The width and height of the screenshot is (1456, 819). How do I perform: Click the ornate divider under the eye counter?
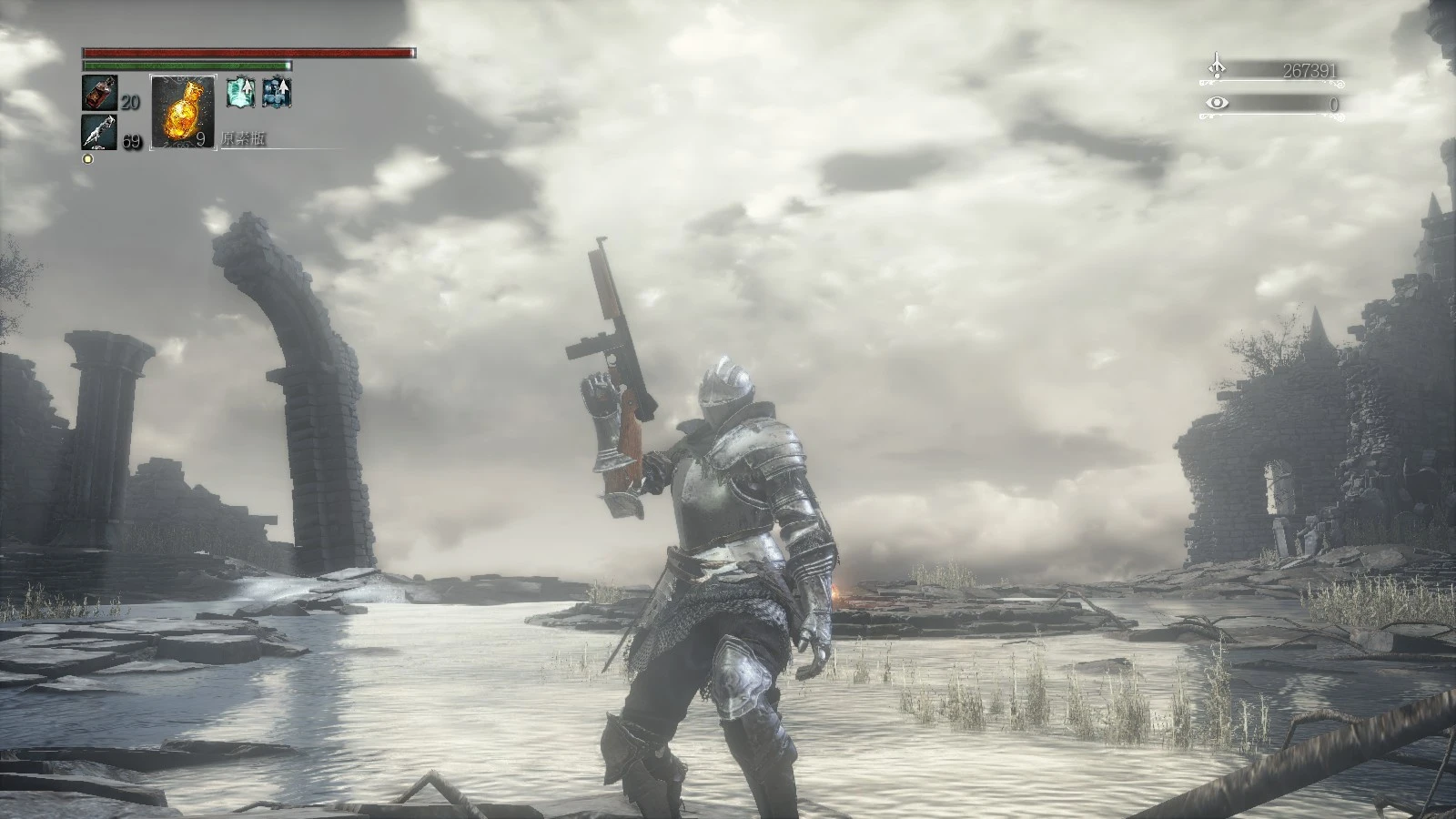(x=1274, y=115)
